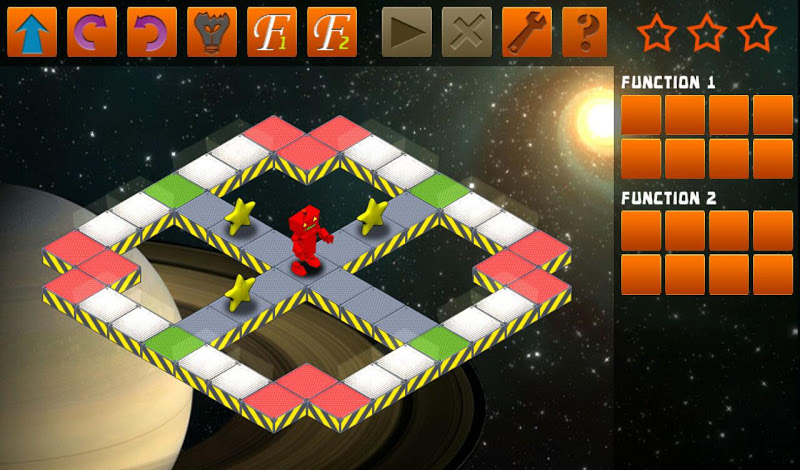800x470 pixels.
Task: Run the program with the play button
Action: tap(407, 32)
